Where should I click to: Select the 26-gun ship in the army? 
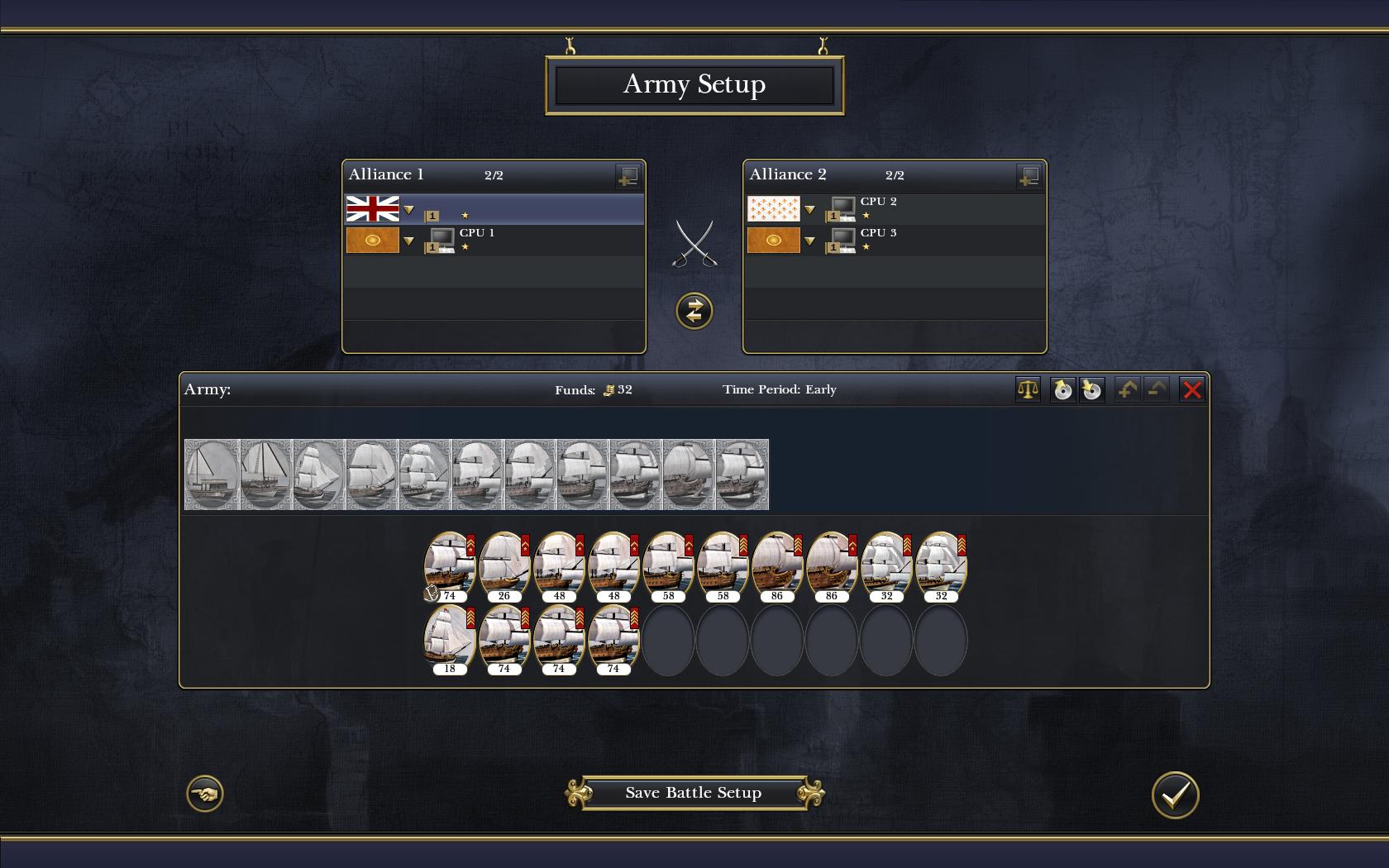click(504, 564)
